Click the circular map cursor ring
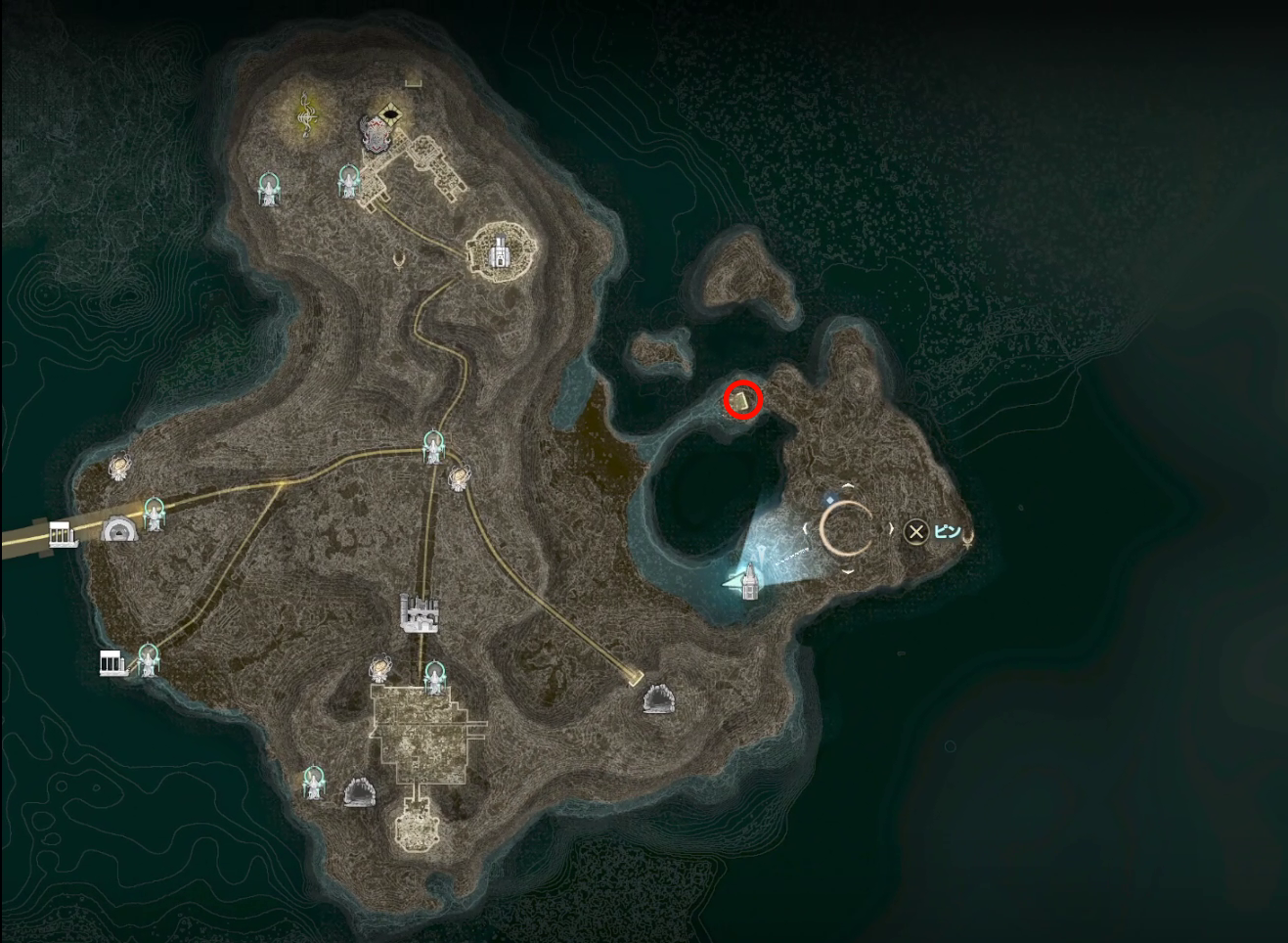Image resolution: width=1288 pixels, height=943 pixels. pyautogui.click(x=847, y=529)
